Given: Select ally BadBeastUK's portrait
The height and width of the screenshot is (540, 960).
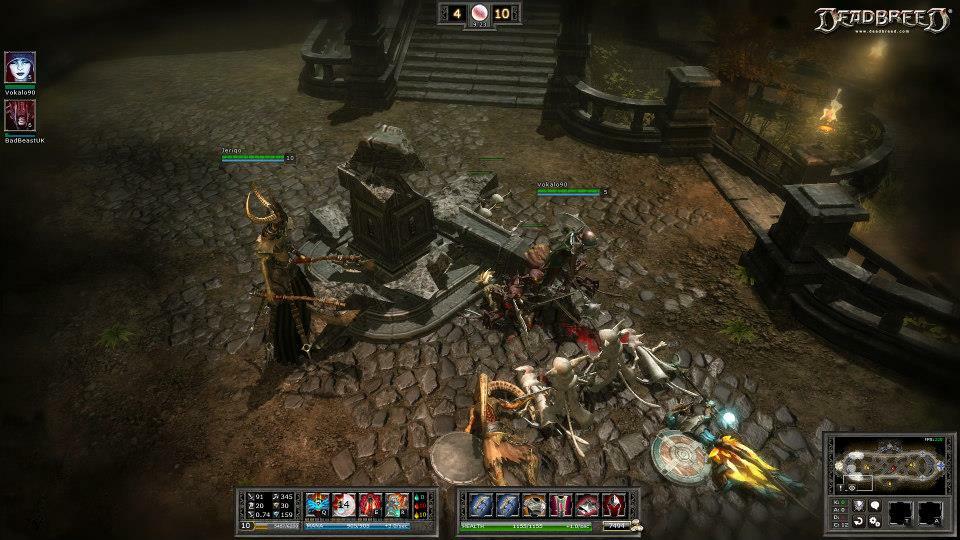Looking at the screenshot, I should [20, 115].
